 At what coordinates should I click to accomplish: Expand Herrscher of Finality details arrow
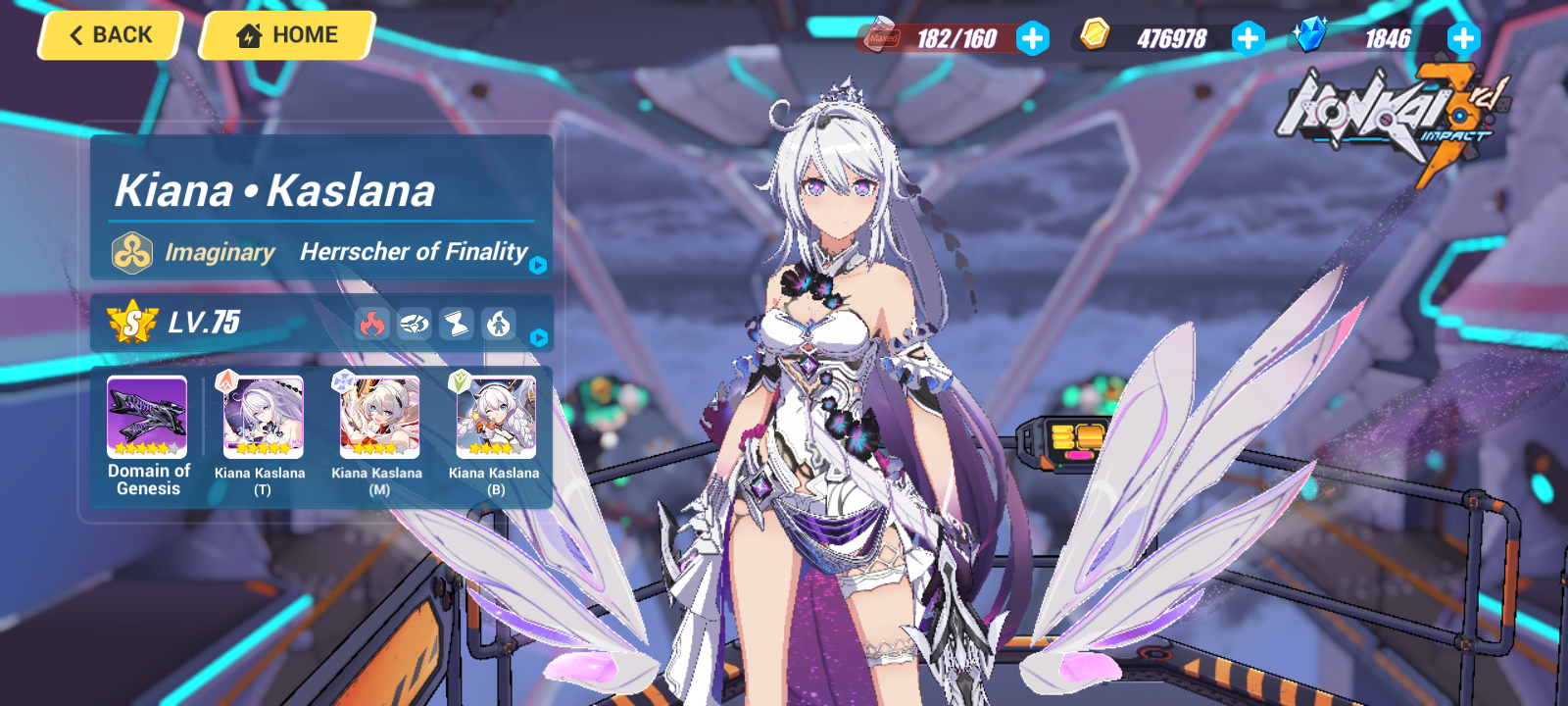539,265
